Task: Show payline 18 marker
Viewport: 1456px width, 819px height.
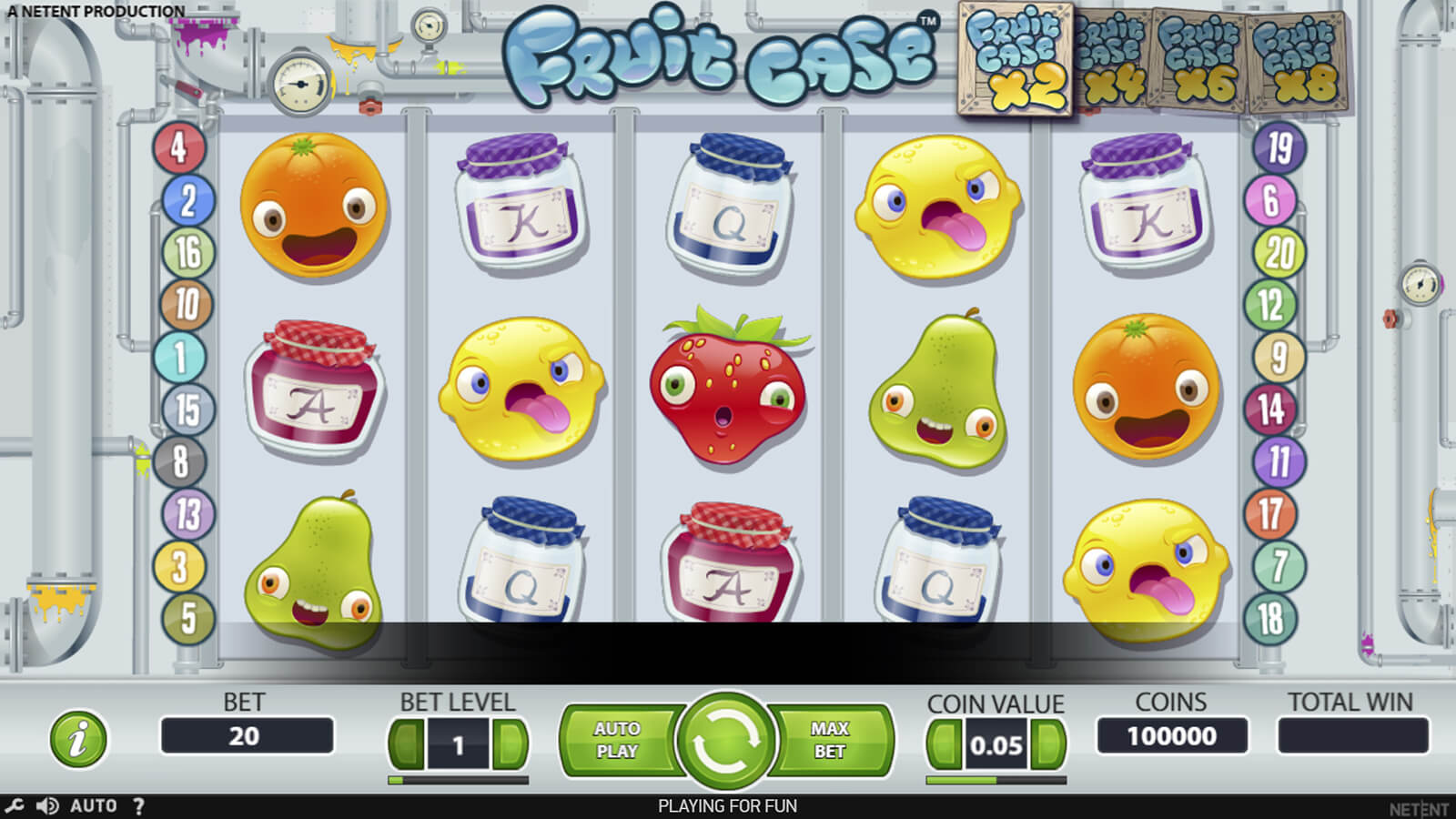Action: click(x=1270, y=619)
